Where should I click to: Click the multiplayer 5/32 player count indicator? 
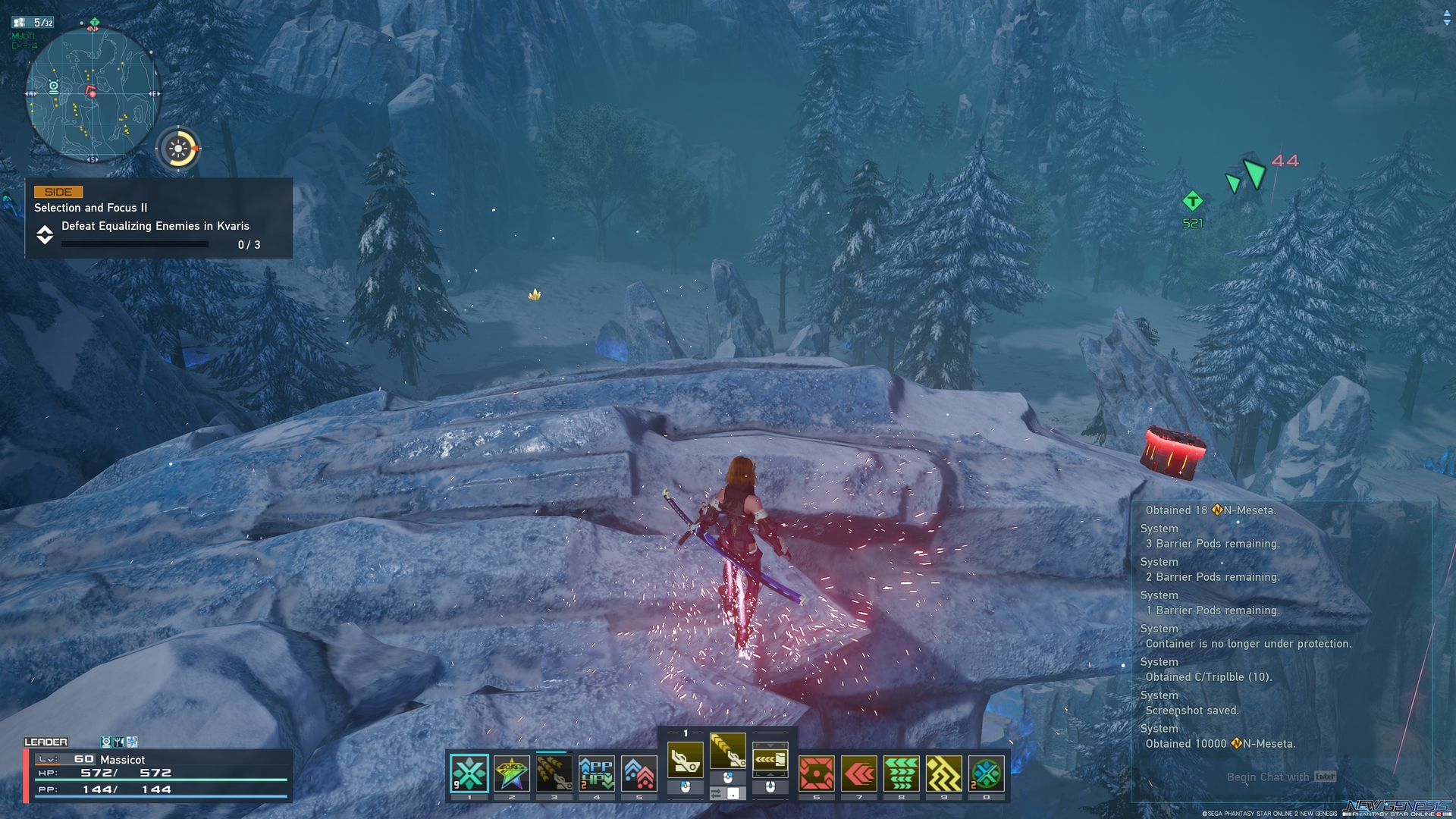coord(34,23)
